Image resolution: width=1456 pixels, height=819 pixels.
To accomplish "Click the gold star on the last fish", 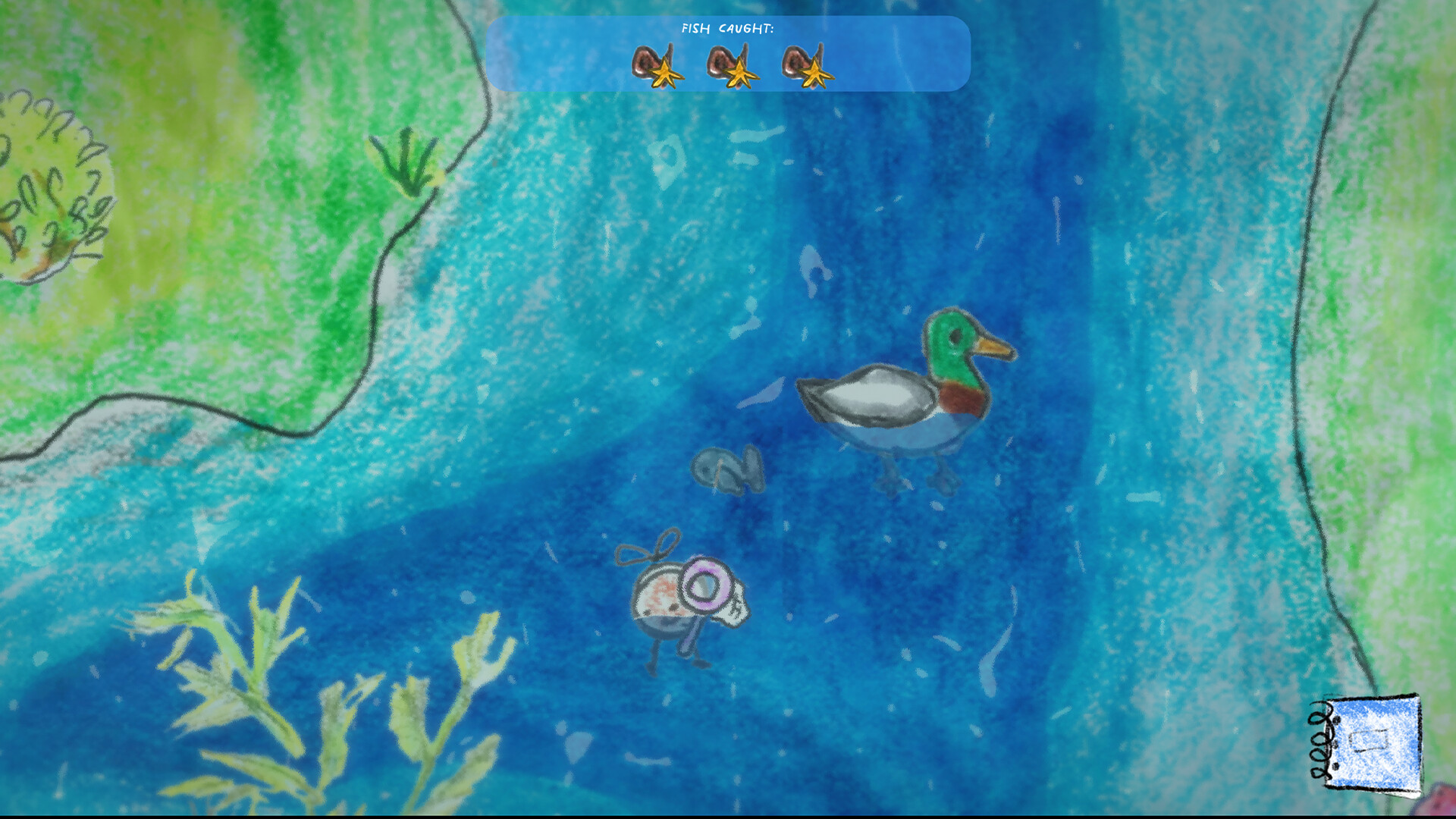I will coord(817,73).
